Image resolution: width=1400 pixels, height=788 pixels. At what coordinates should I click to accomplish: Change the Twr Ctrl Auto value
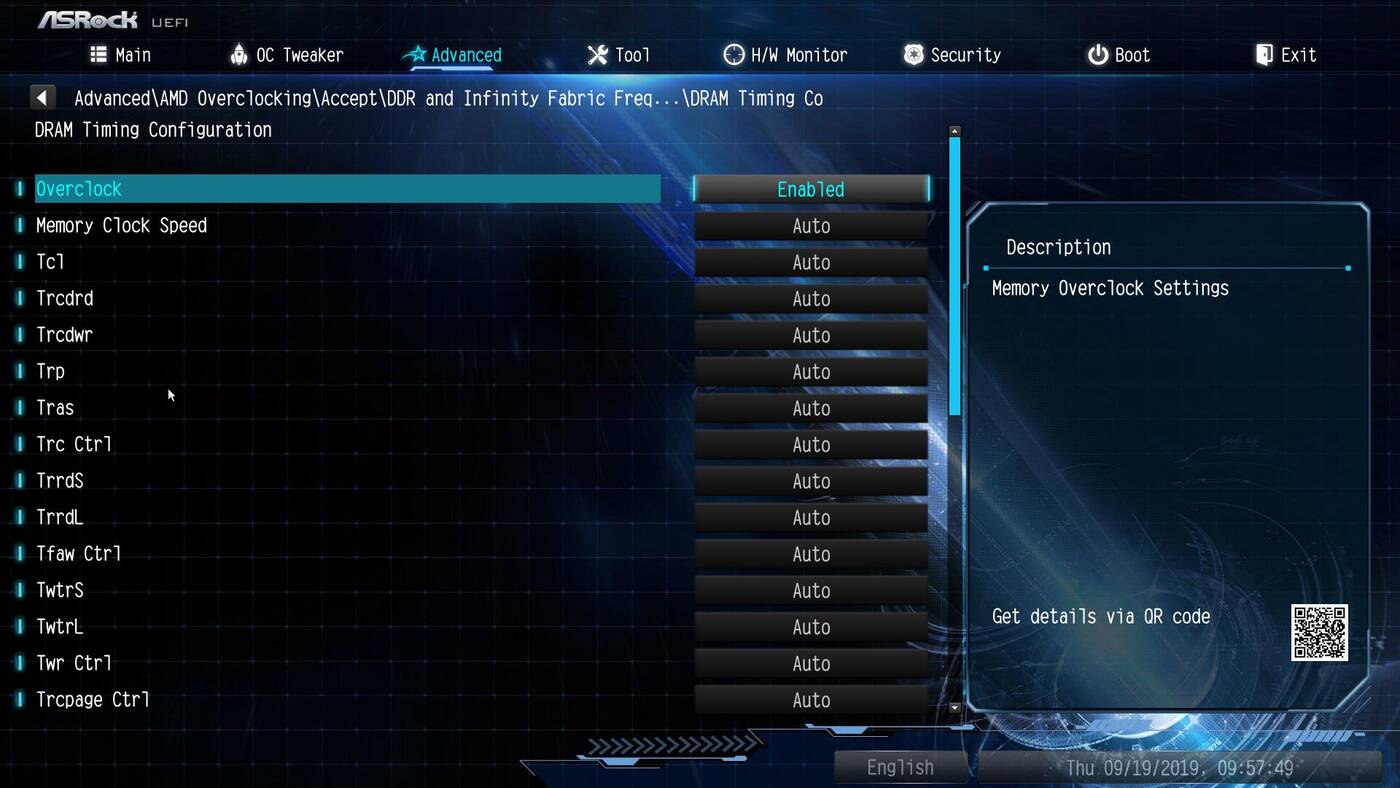(x=811, y=664)
